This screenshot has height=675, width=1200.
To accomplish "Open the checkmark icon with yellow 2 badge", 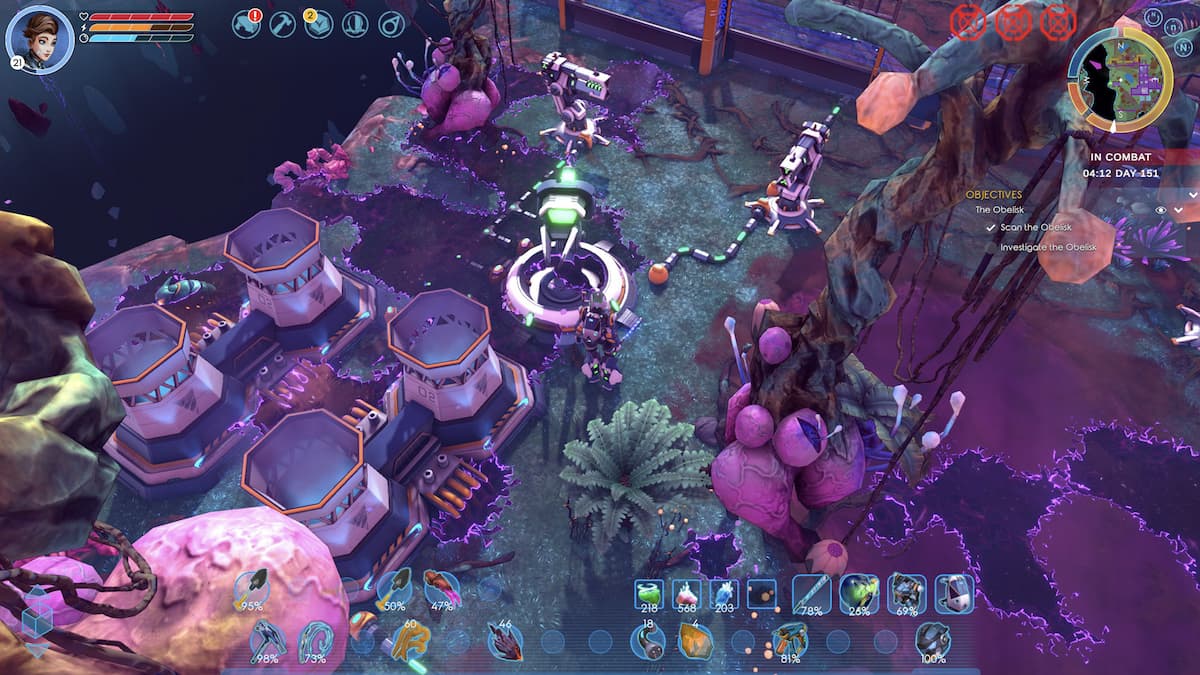I will (318, 24).
